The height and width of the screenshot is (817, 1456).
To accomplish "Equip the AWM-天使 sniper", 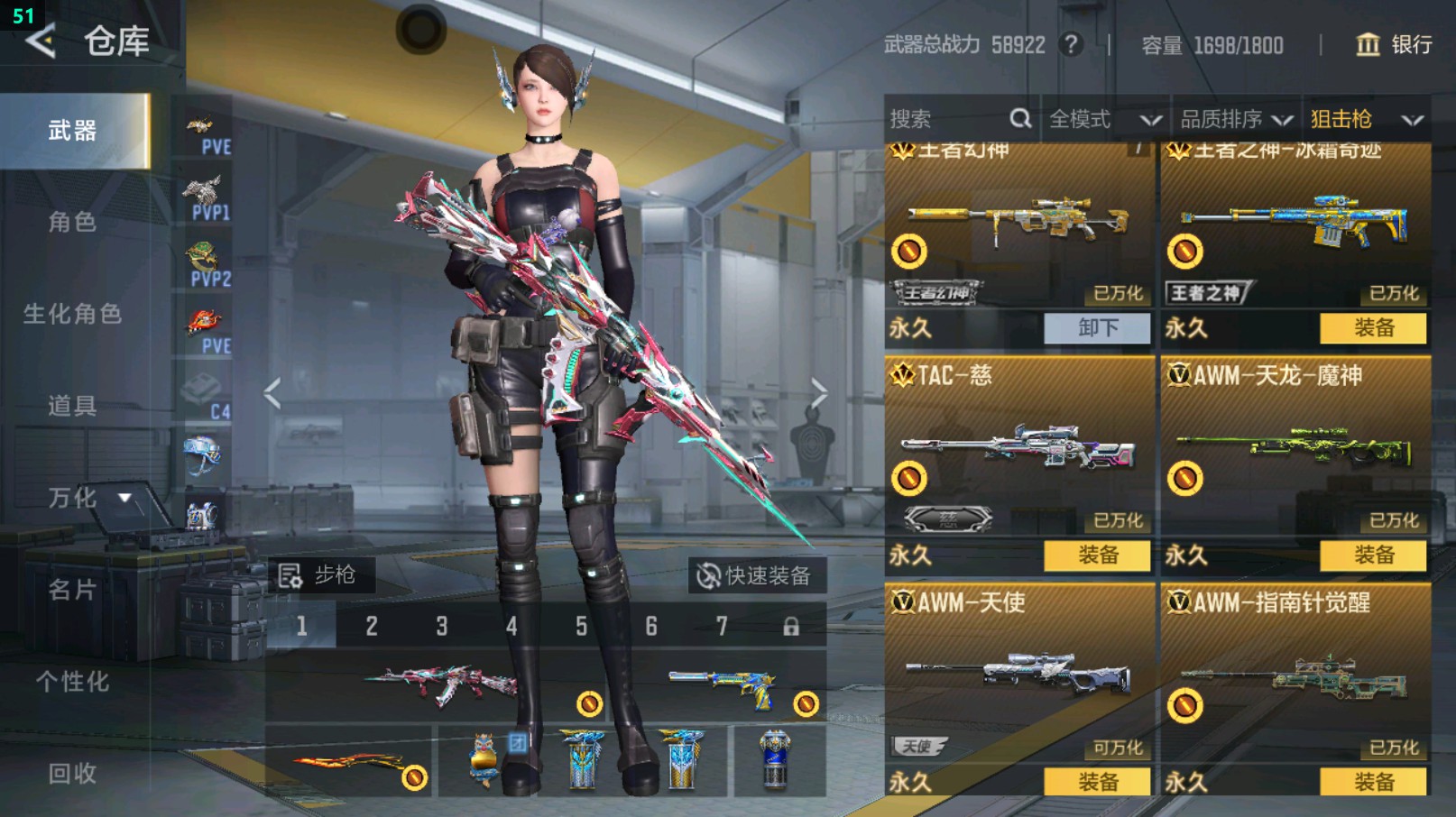I will (x=1097, y=782).
